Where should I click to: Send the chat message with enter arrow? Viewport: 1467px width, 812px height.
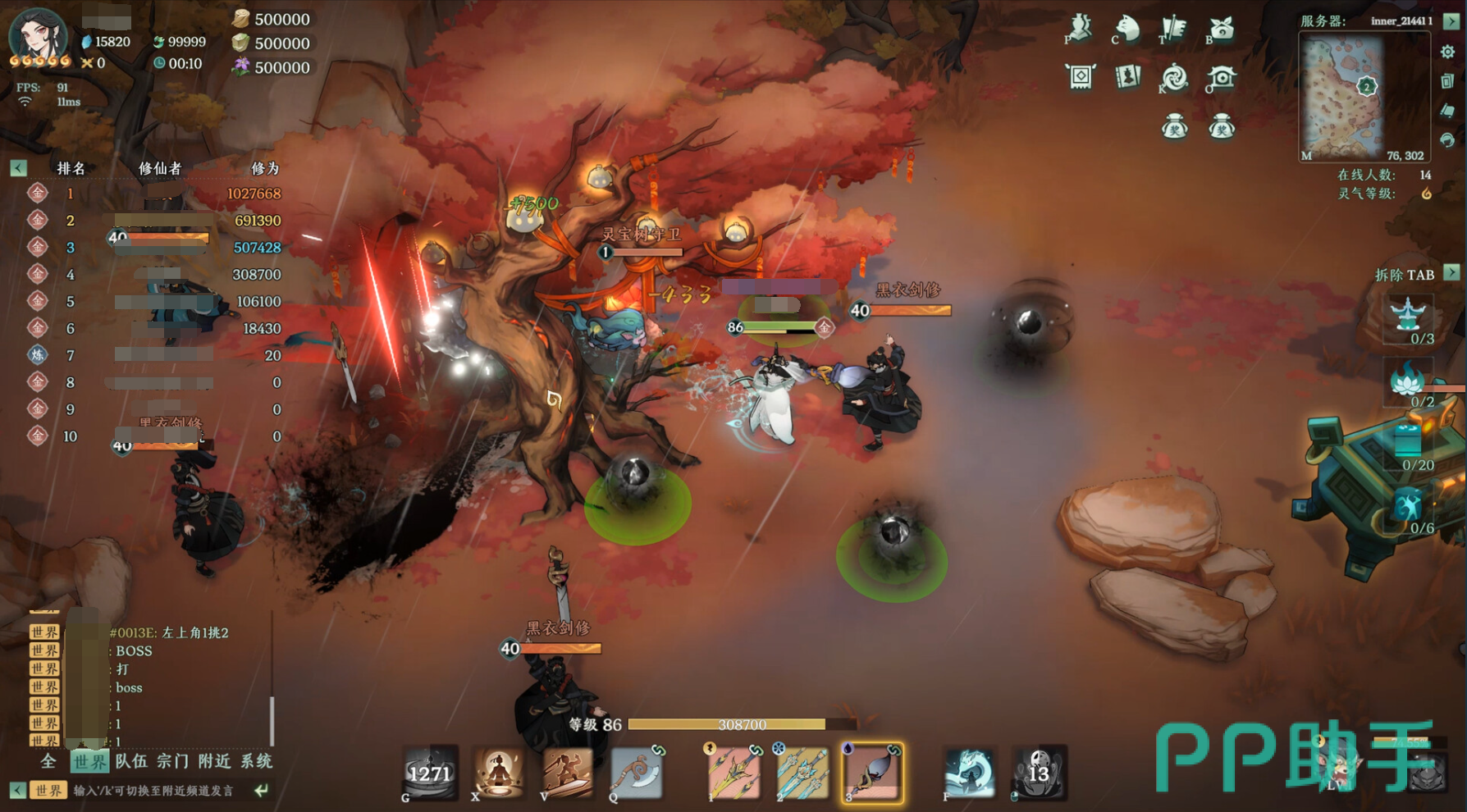[x=261, y=791]
